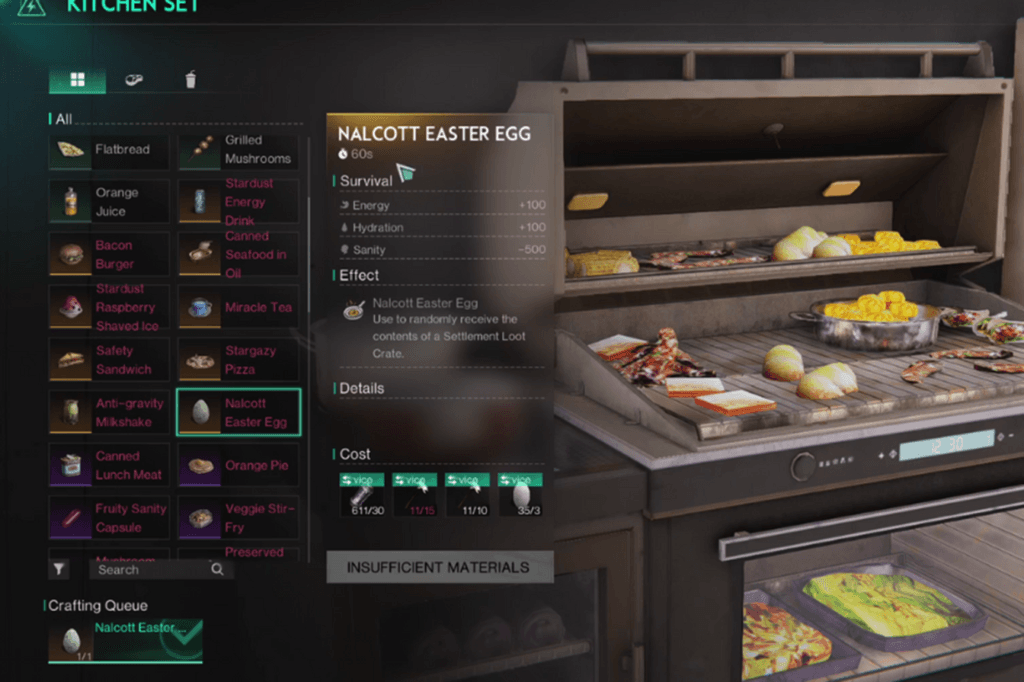Click the Insufficient Materials craft button
This screenshot has width=1024, height=682.
point(439,567)
